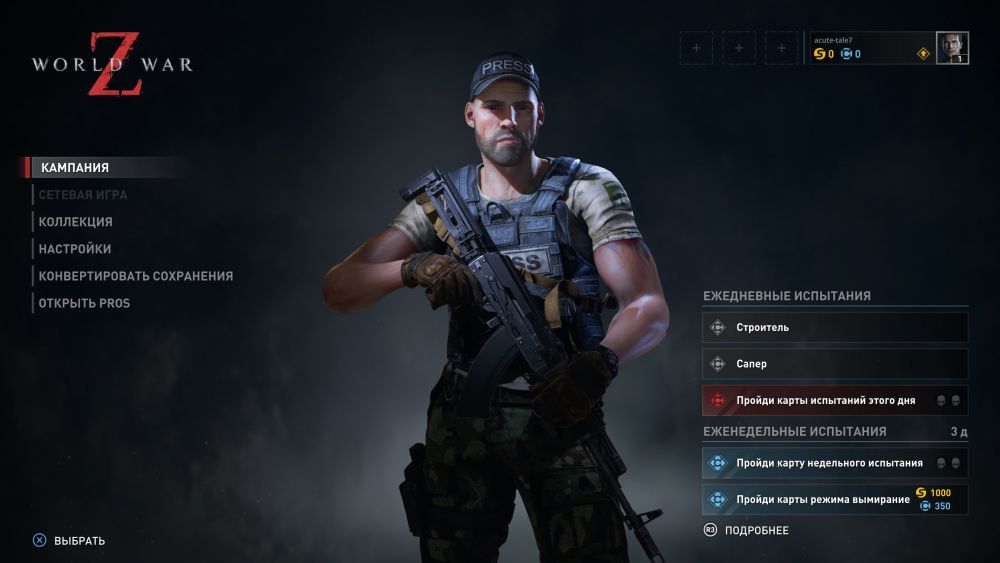The height and width of the screenshot is (563, 1000).
Task: Open the Сапер daily challenge
Action: (835, 364)
